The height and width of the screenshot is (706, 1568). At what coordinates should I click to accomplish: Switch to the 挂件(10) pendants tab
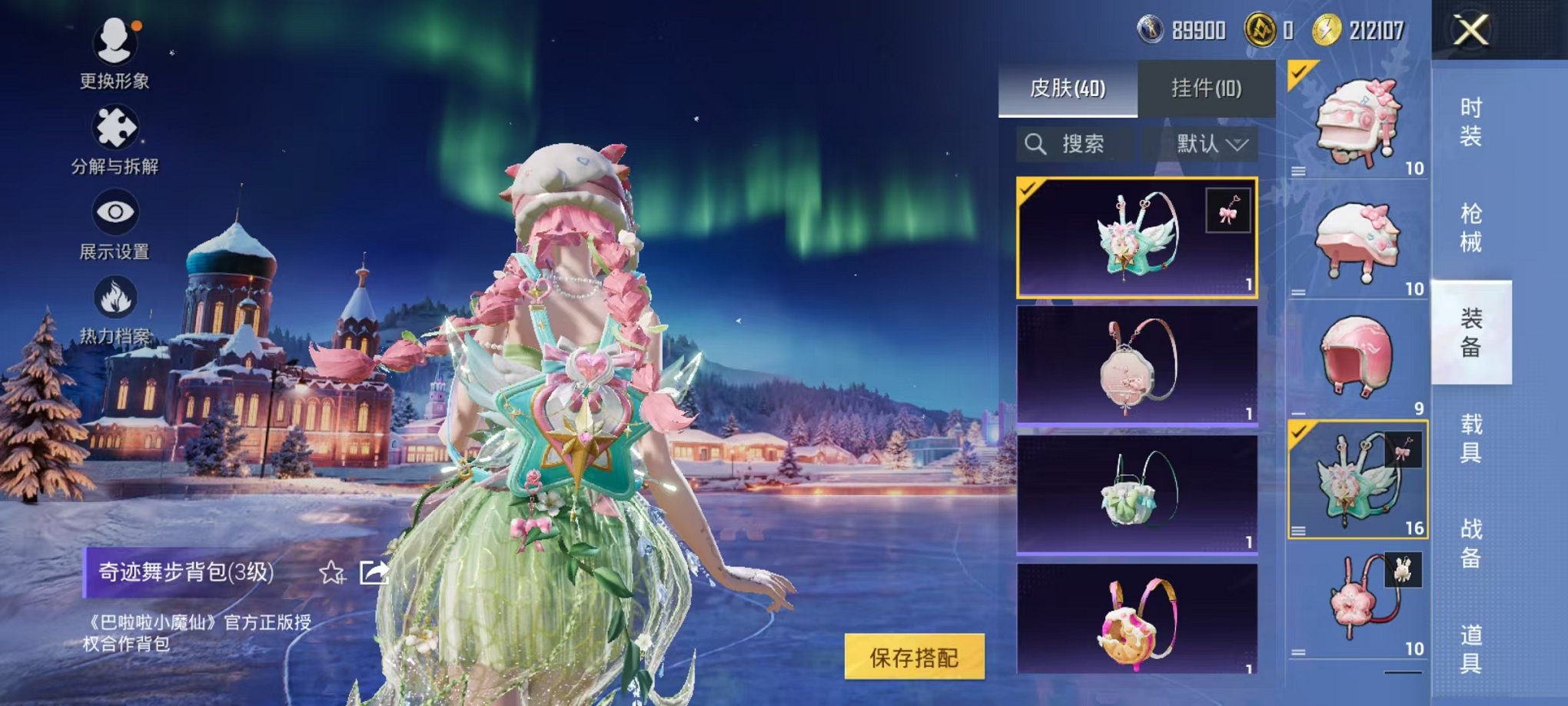[x=1206, y=88]
